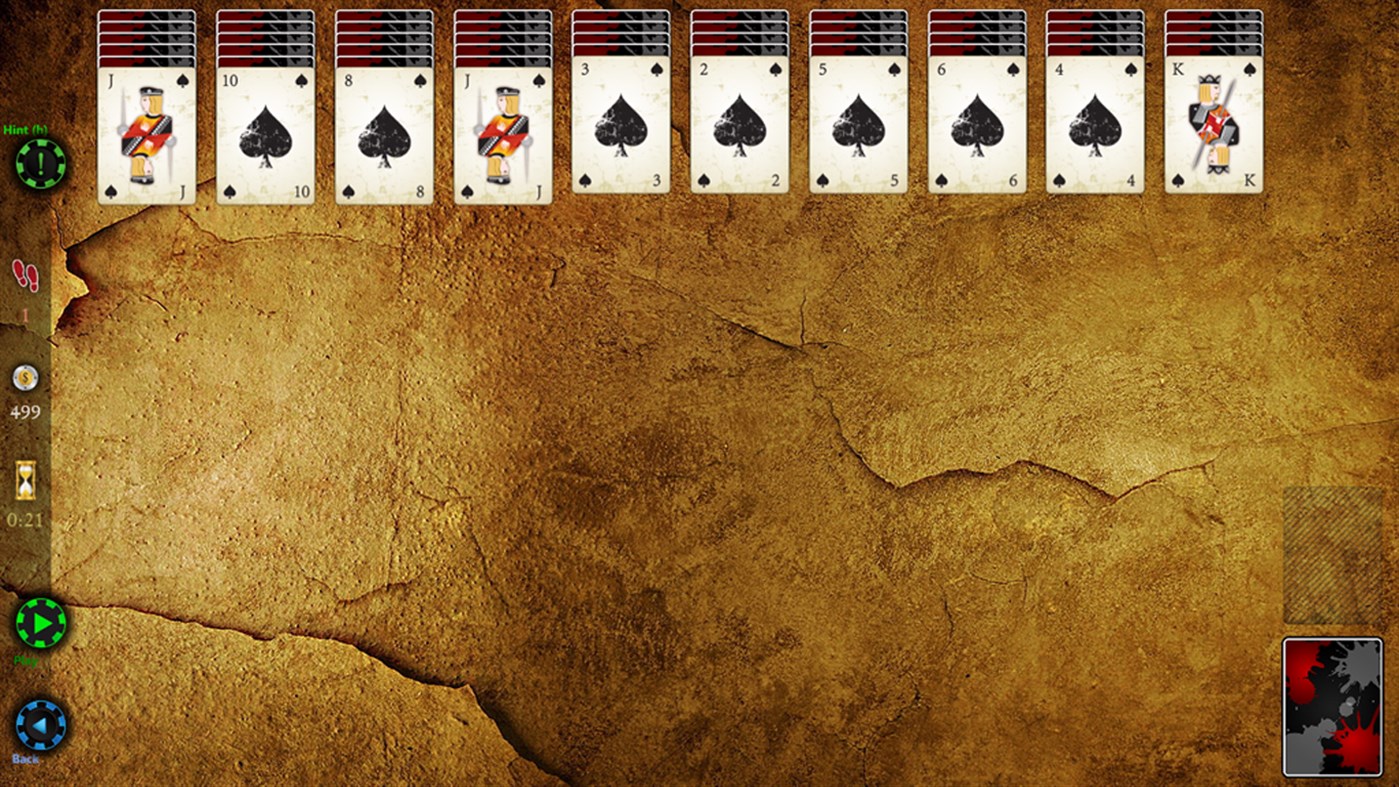Select the 2 of Spades
The height and width of the screenshot is (787, 1399).
pyautogui.click(x=740, y=130)
